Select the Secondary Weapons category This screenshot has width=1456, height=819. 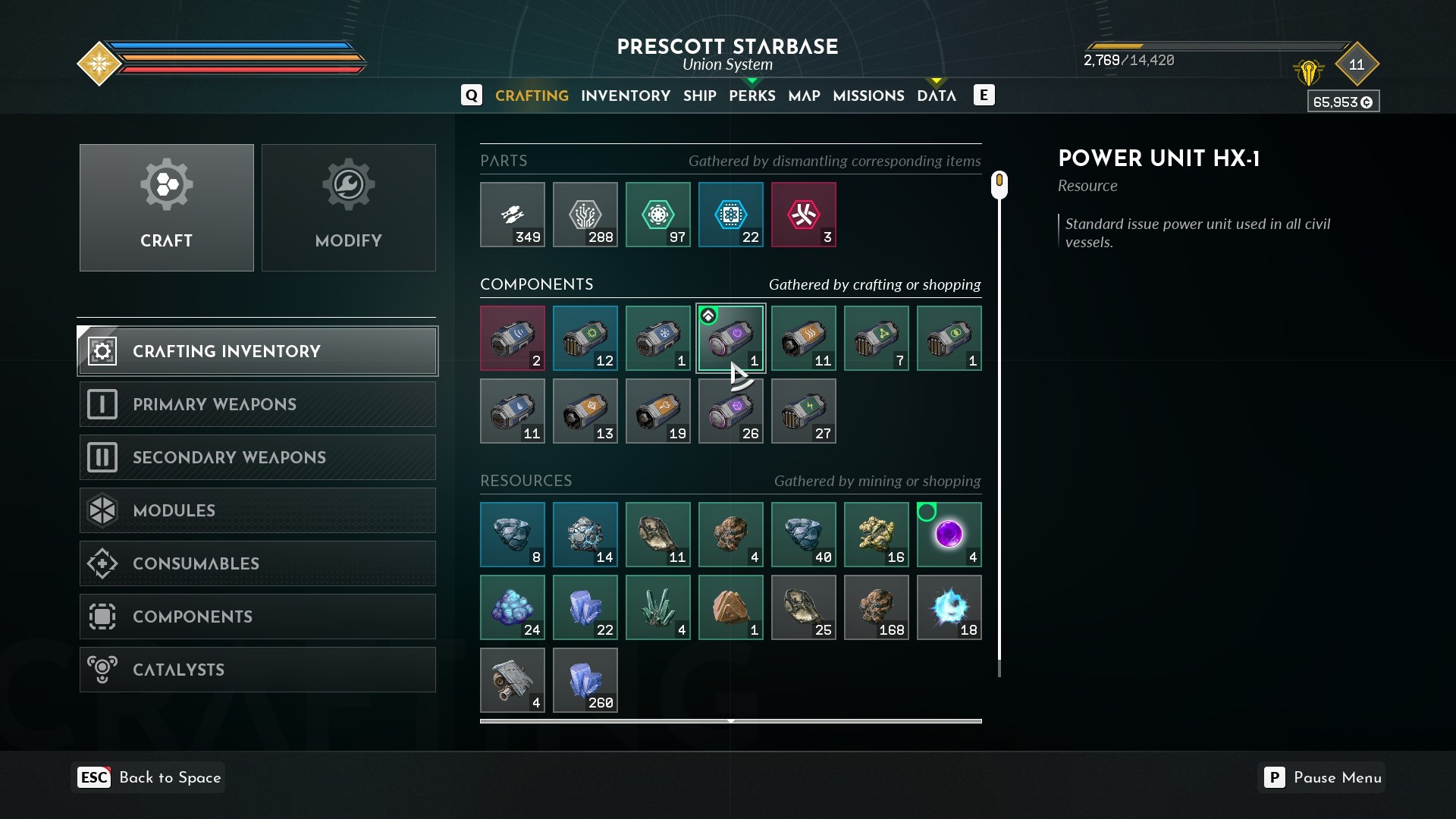258,457
